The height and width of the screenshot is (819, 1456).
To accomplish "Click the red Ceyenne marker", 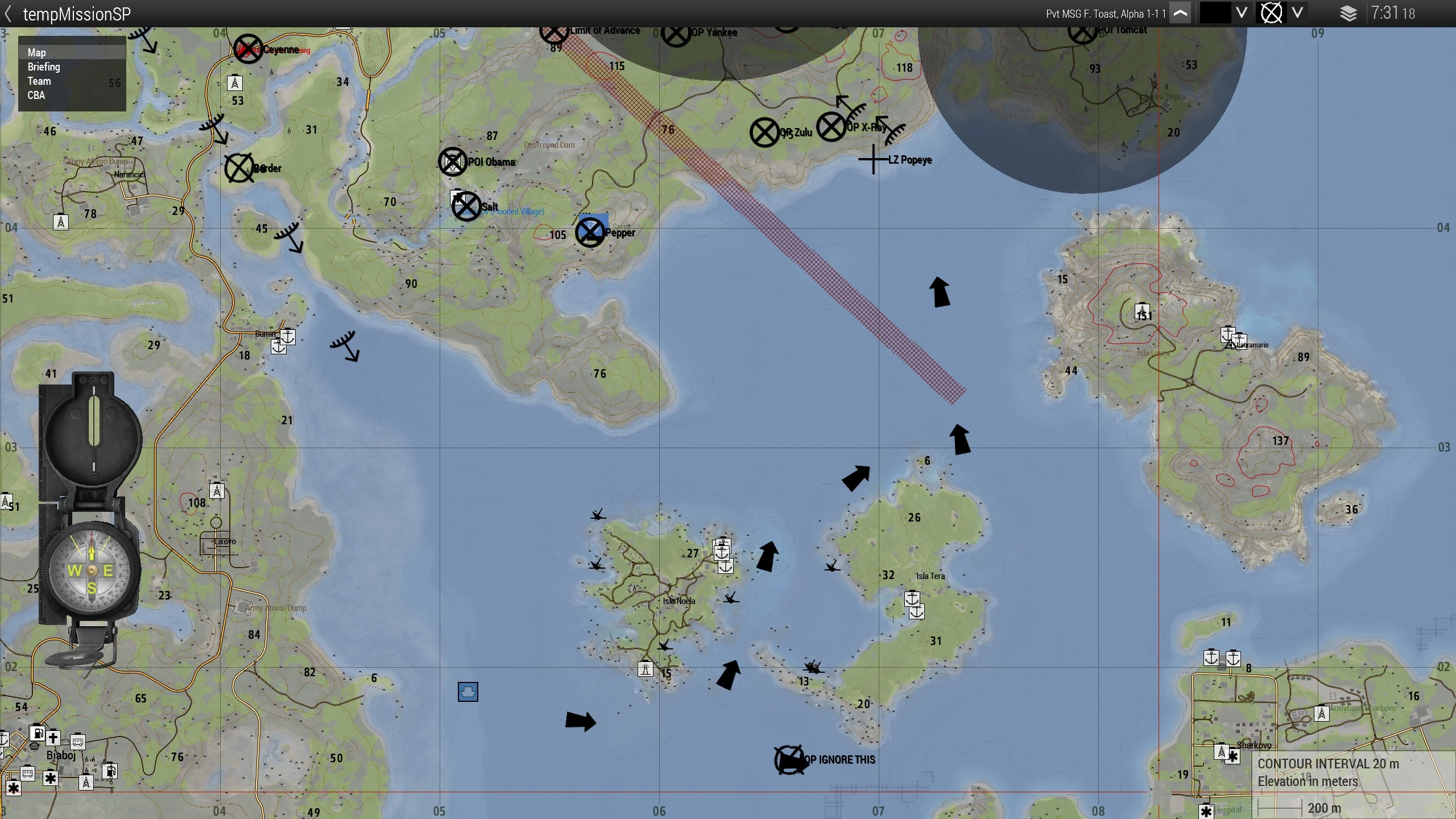I will pyautogui.click(x=249, y=49).
